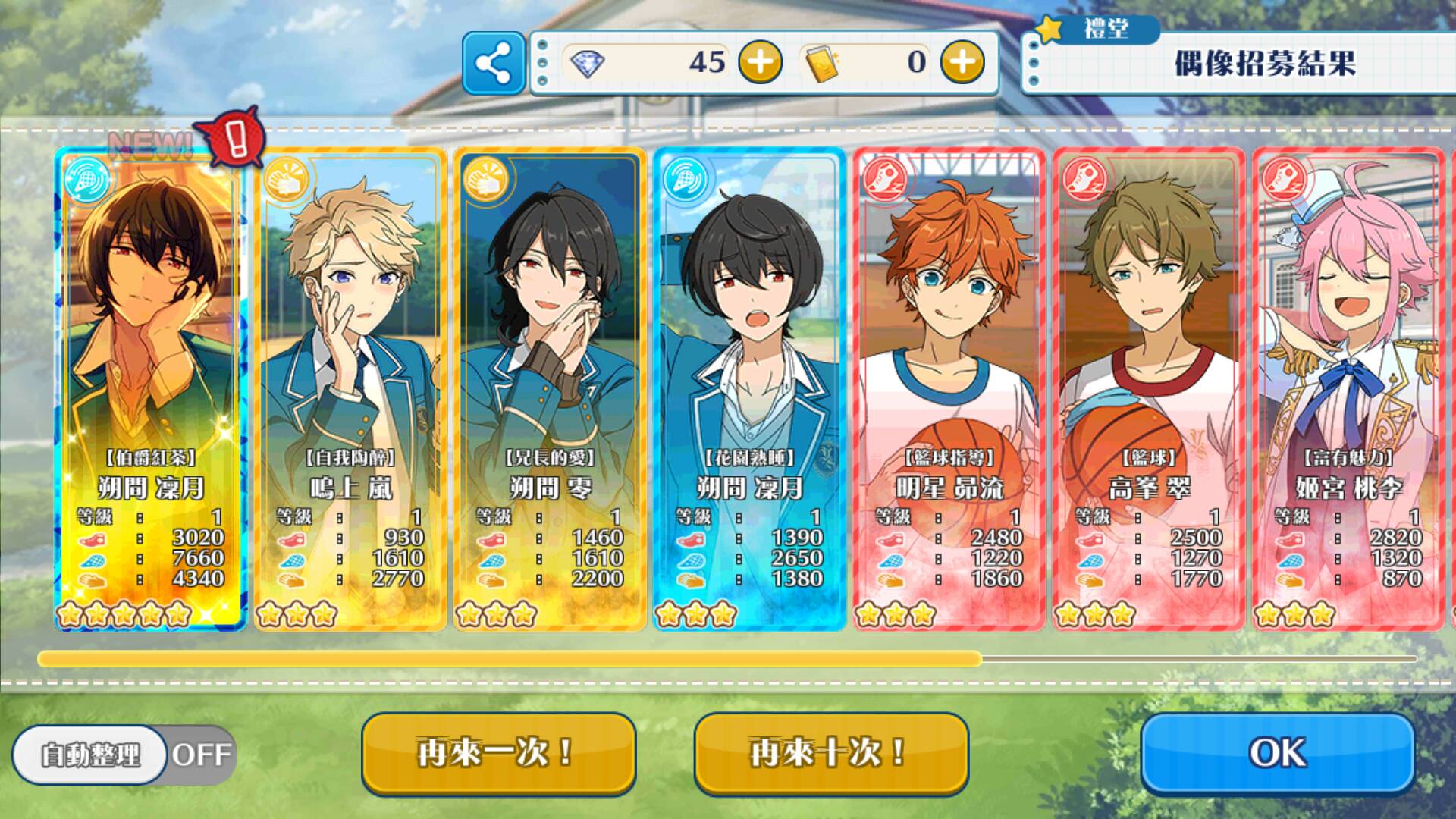Share the scouting results

coord(494,63)
